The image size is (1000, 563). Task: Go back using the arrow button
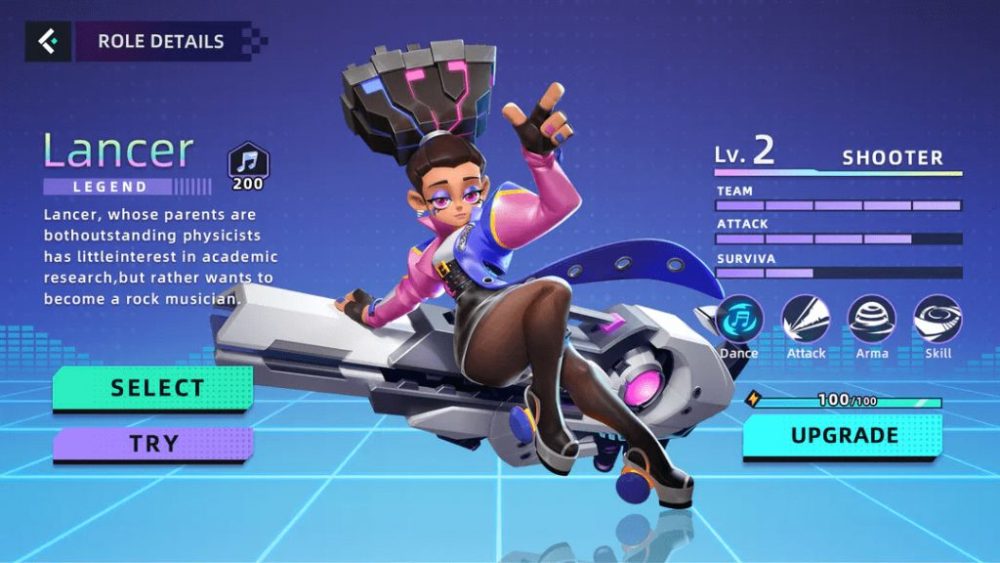(47, 42)
